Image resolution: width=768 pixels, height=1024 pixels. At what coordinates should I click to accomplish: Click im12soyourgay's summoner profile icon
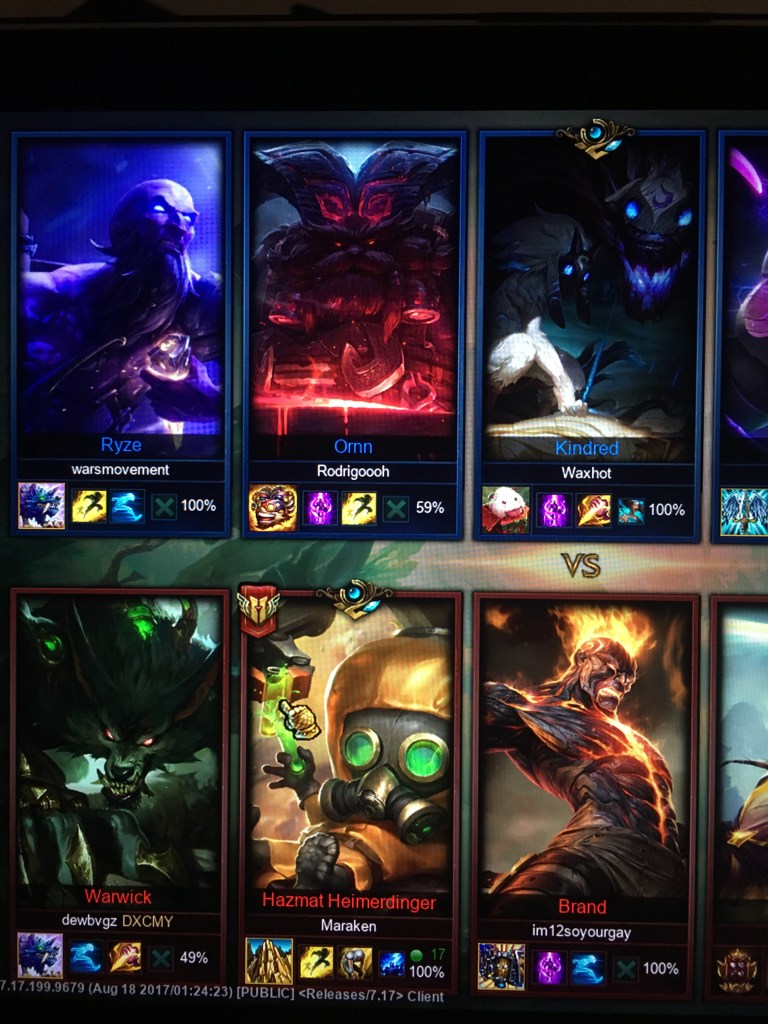502,968
